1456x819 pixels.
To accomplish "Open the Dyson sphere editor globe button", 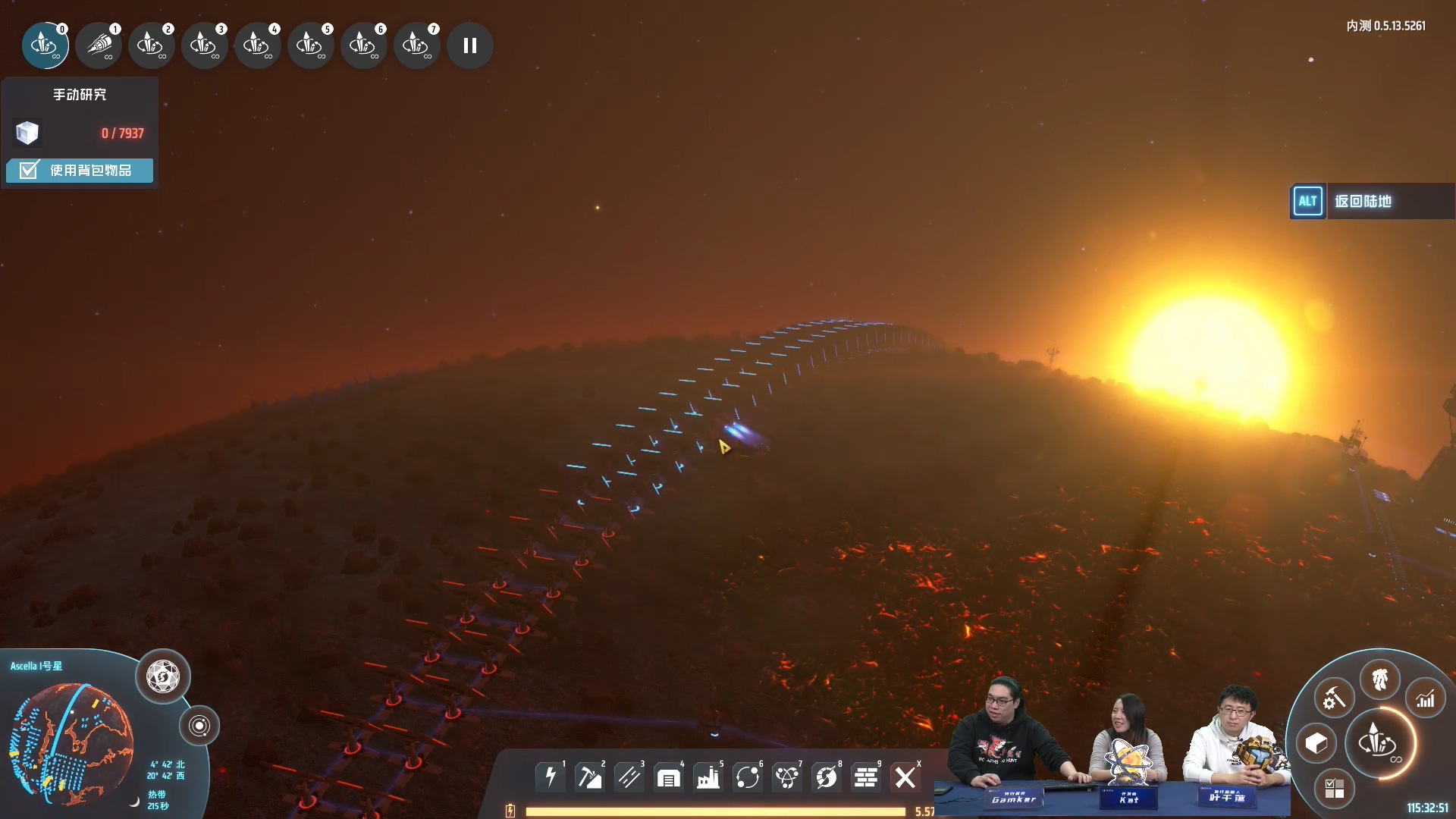I will (163, 676).
